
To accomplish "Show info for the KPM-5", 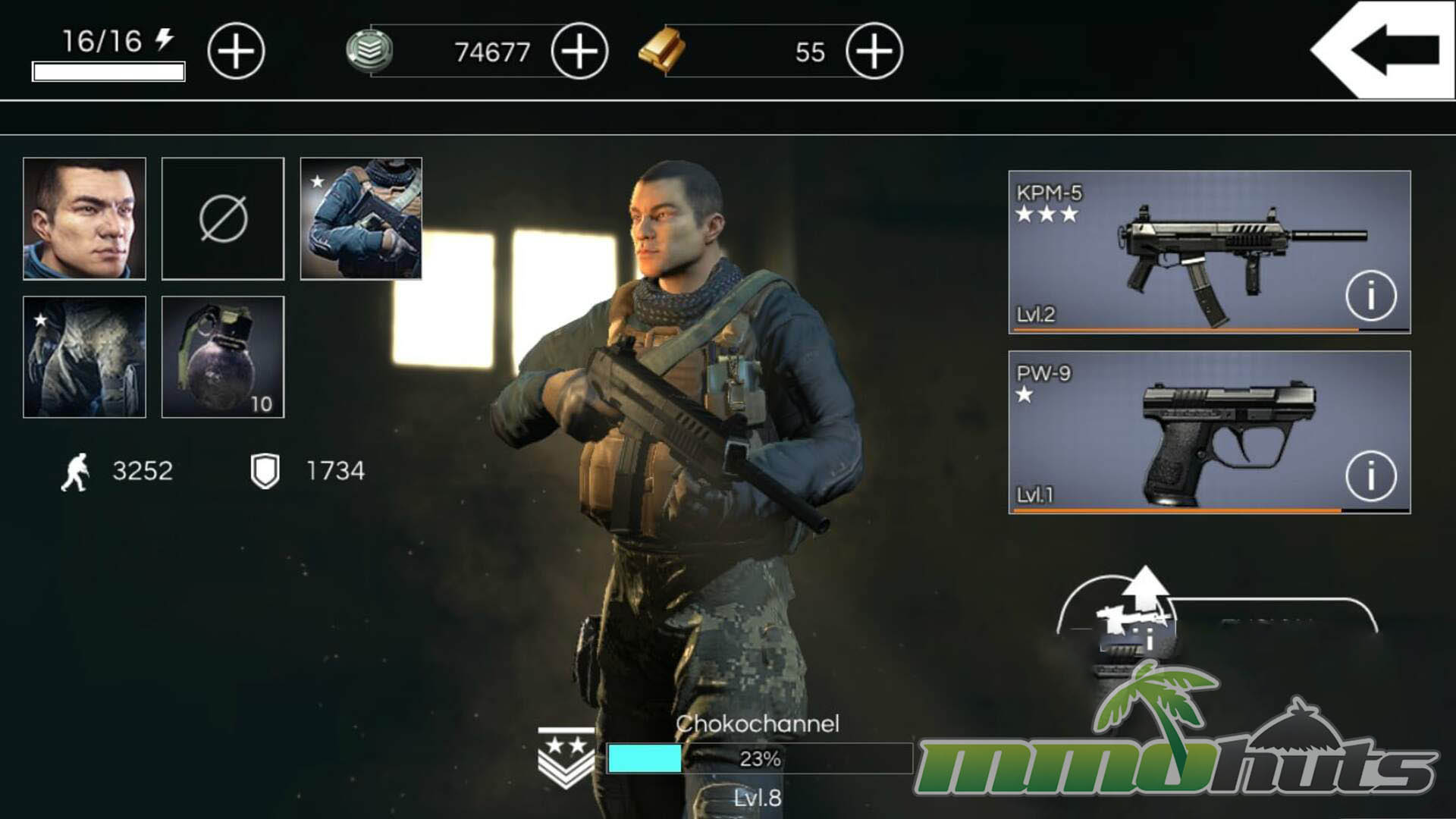I will [x=1370, y=296].
